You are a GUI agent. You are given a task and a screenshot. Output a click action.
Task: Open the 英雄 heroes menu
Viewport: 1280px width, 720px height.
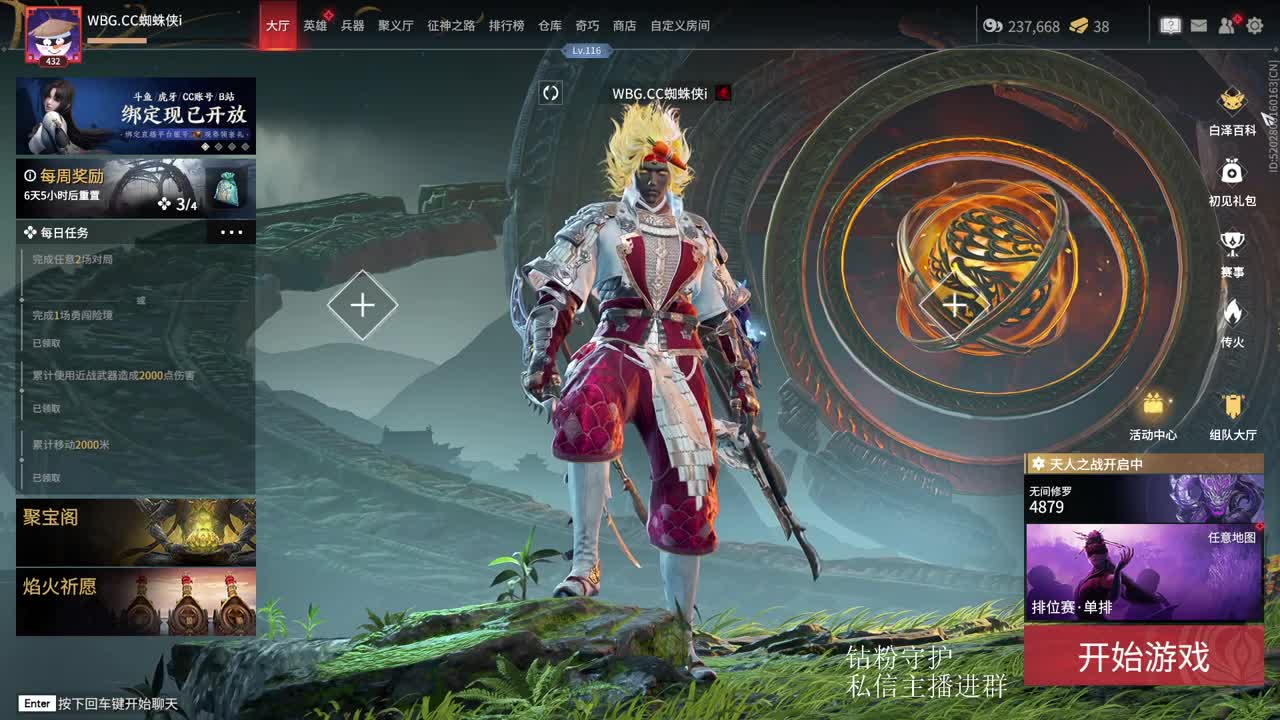click(x=316, y=26)
